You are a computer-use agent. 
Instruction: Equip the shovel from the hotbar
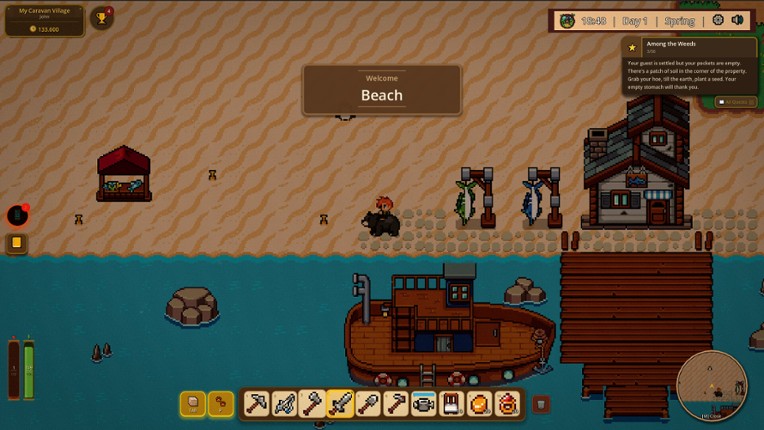click(368, 404)
